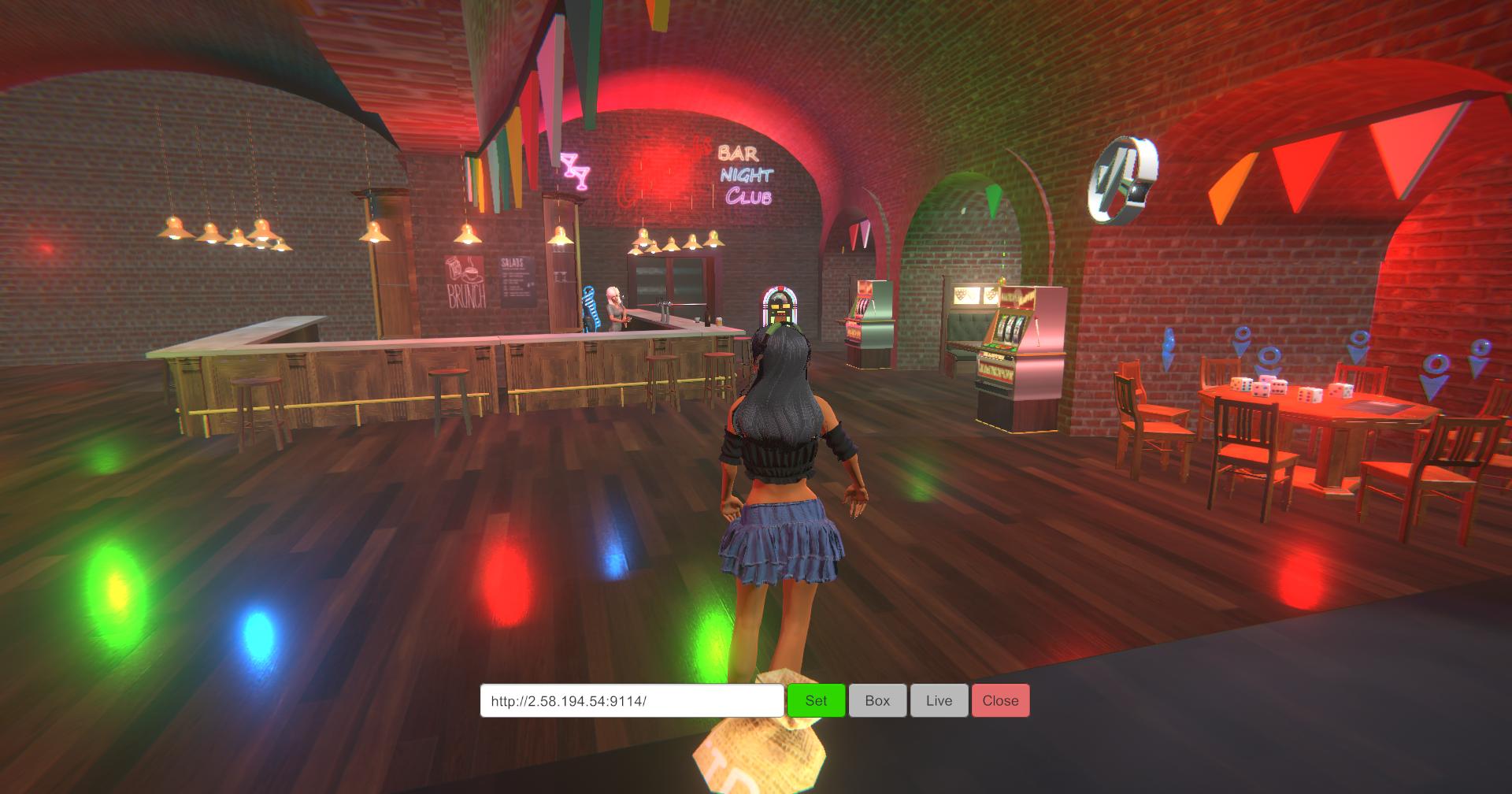Click the URL address input field
The height and width of the screenshot is (794, 1512).
(632, 700)
